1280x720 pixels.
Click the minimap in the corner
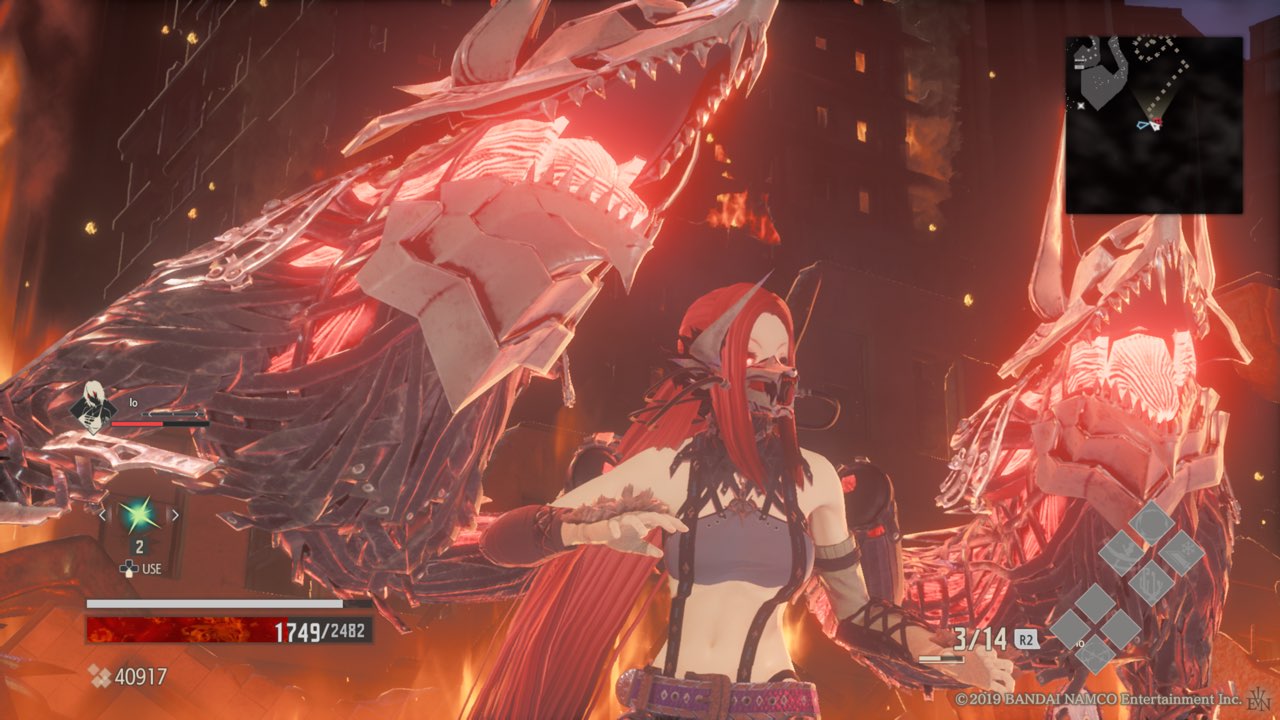(1154, 125)
